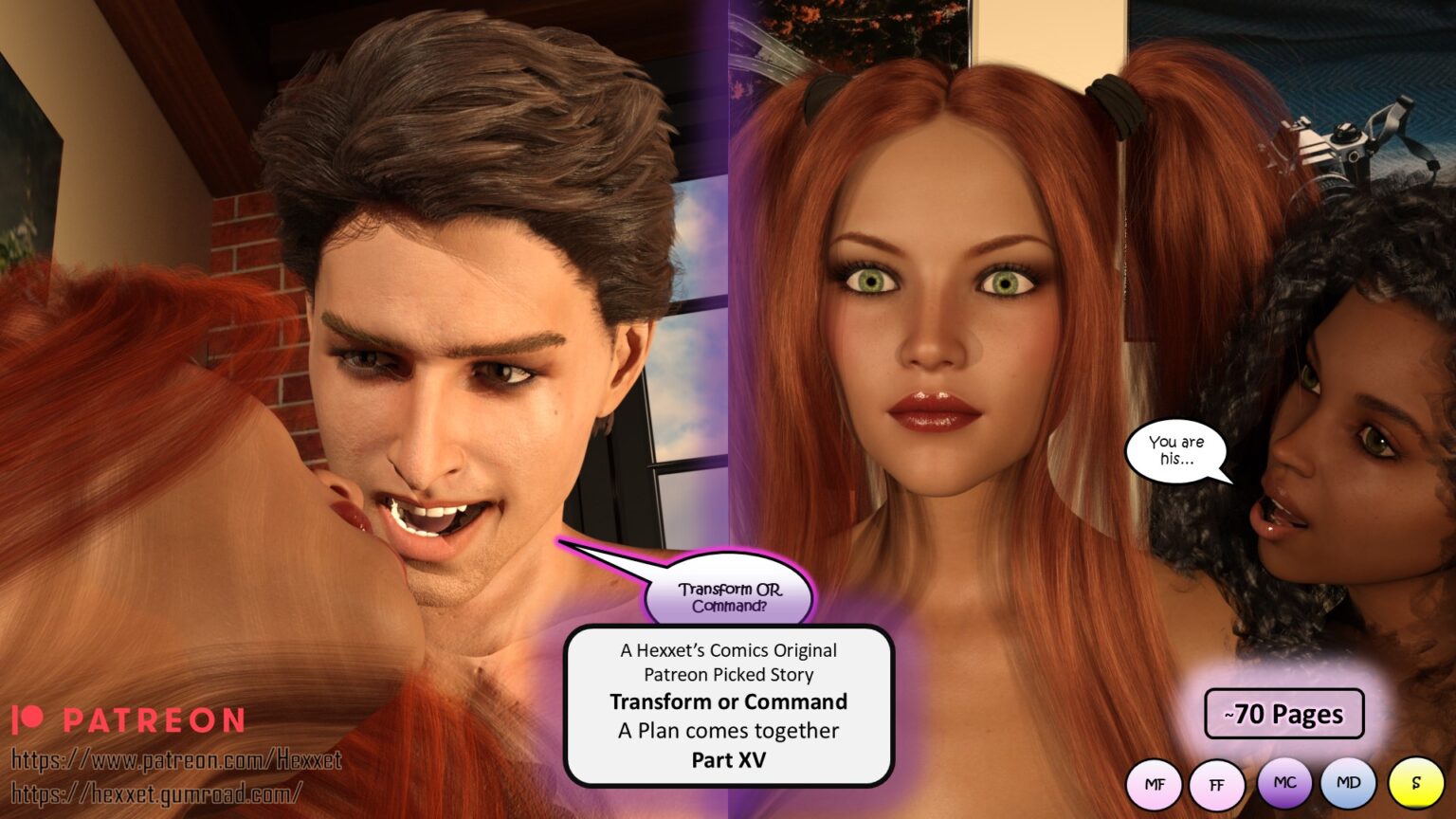Choose the purple MC tag badge
1456x819 pixels.
pos(1284,783)
